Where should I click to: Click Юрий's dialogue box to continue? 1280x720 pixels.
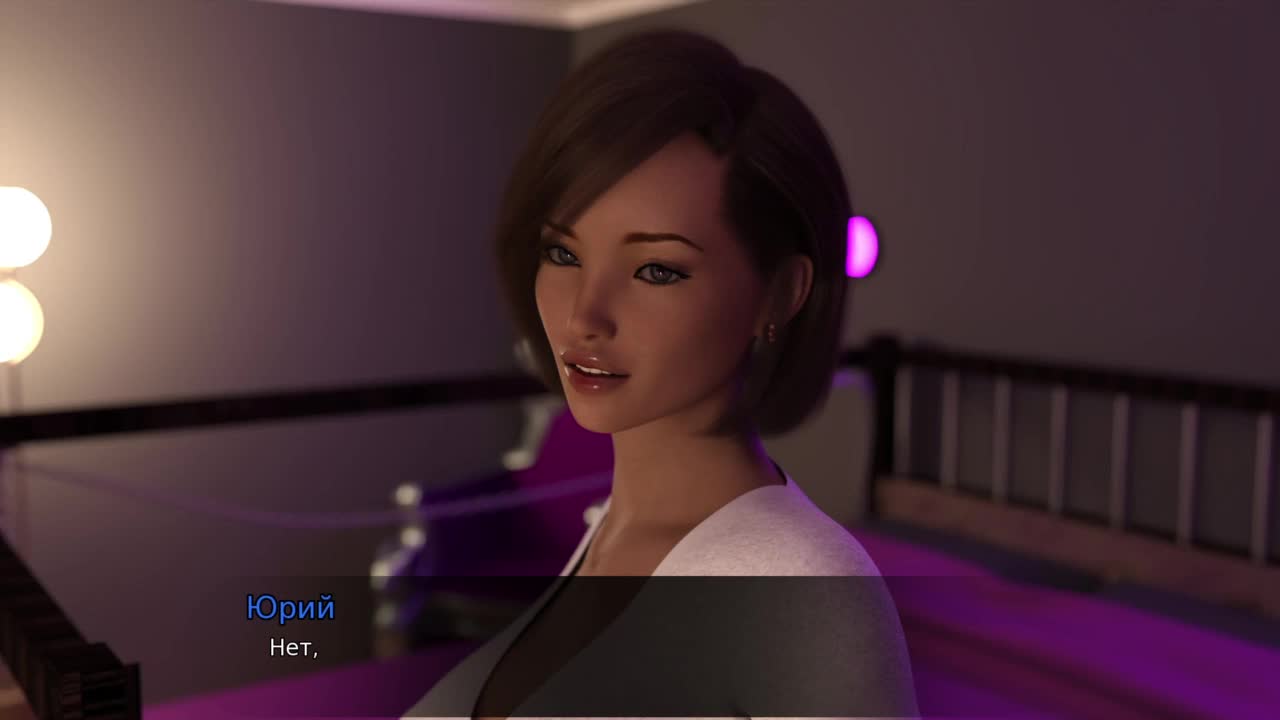[x=640, y=646]
